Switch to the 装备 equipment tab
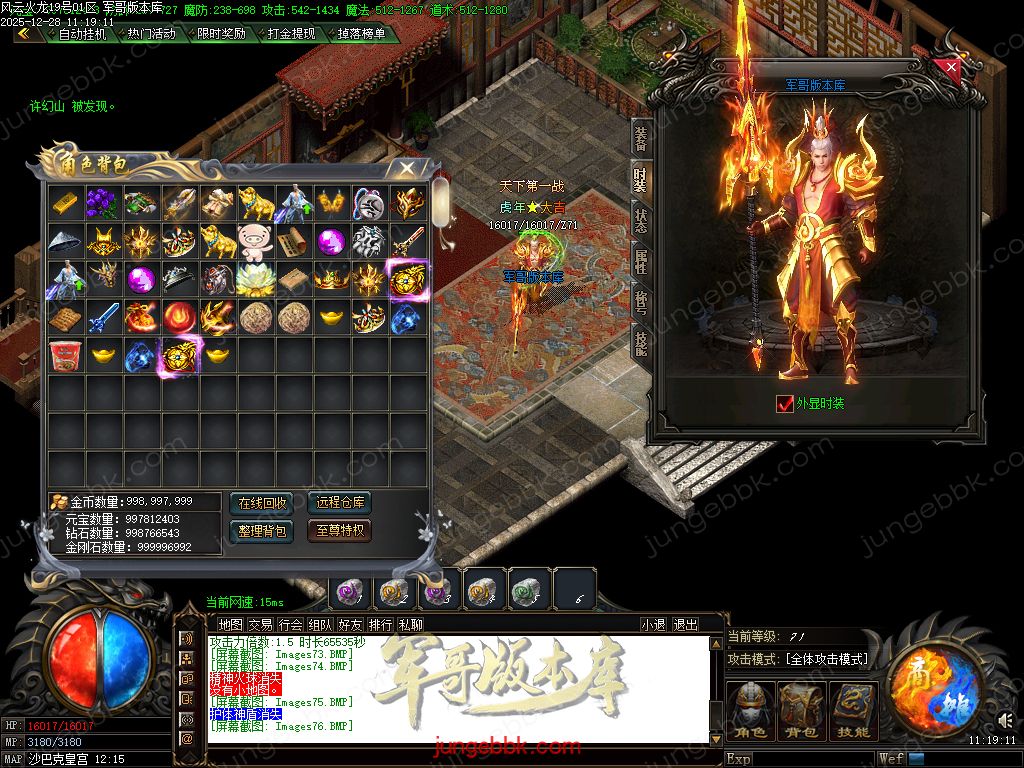The width and height of the screenshot is (1024, 768). tap(640, 140)
